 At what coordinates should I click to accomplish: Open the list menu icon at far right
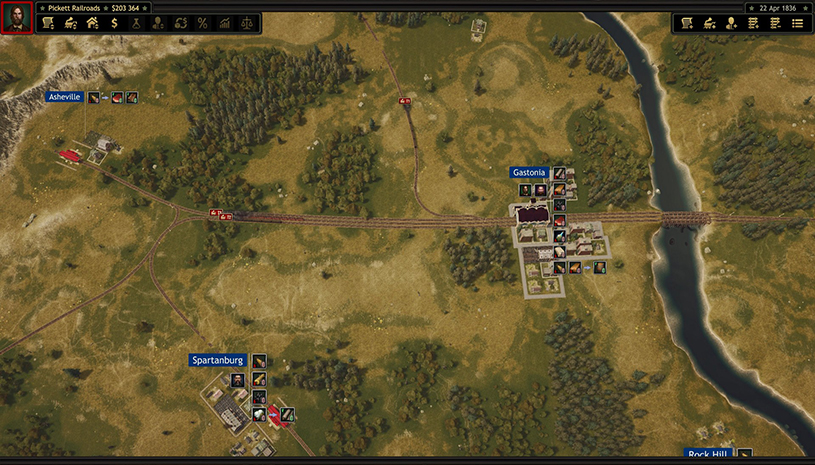tap(797, 23)
